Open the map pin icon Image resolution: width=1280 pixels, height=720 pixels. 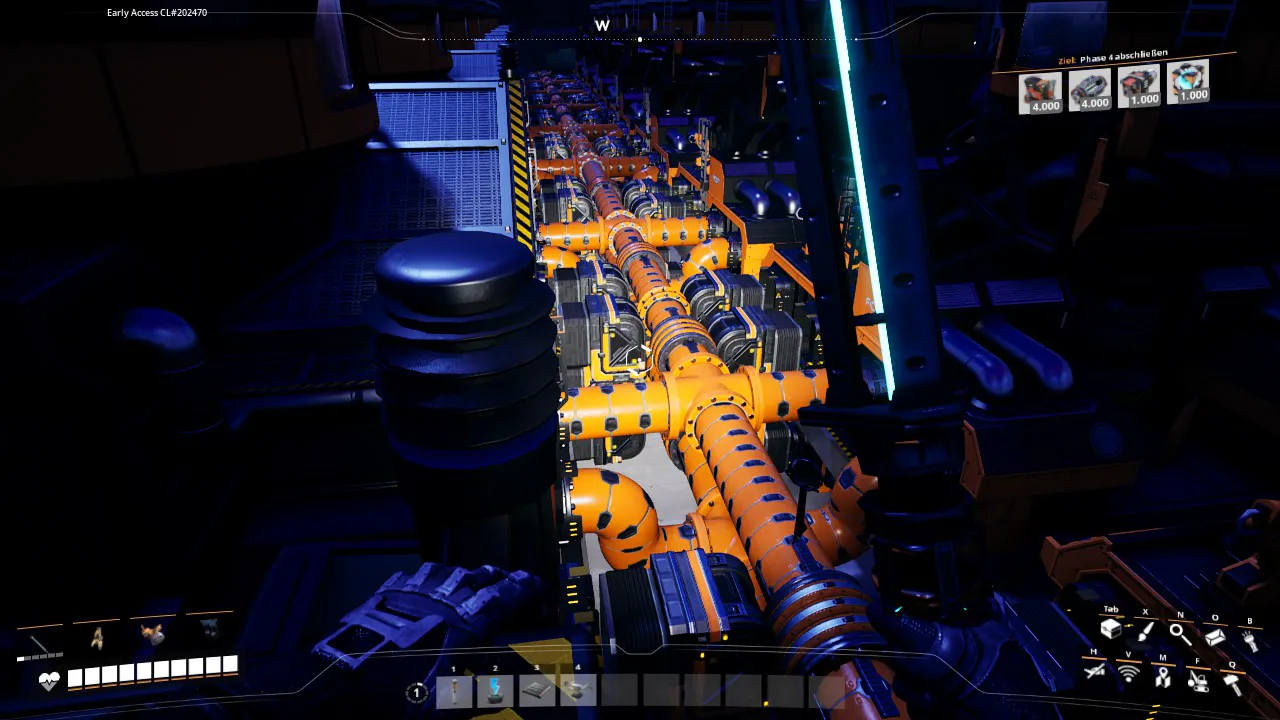point(1162,677)
